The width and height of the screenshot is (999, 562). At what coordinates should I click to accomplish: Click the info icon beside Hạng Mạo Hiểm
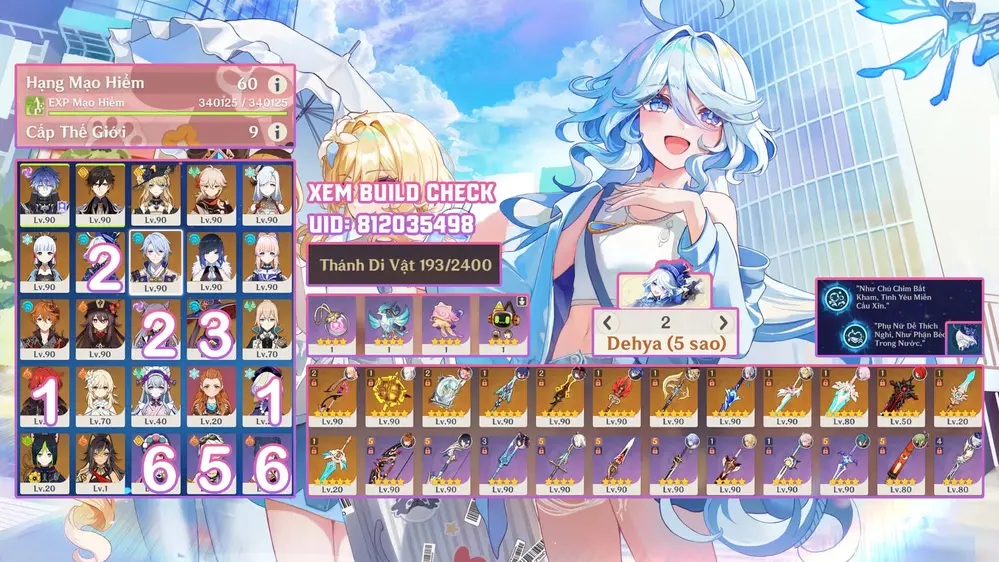(274, 85)
